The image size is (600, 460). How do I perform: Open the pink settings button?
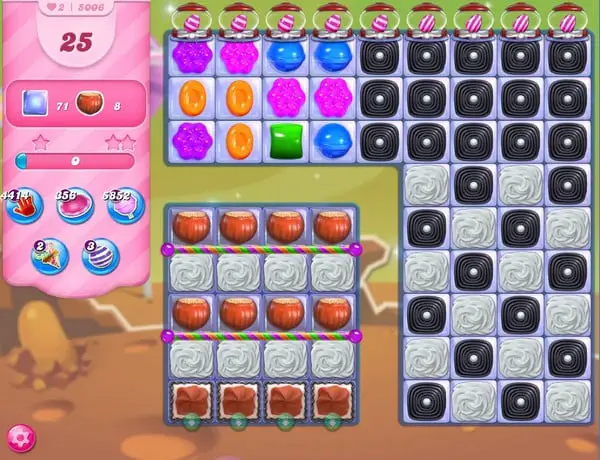point(21,437)
